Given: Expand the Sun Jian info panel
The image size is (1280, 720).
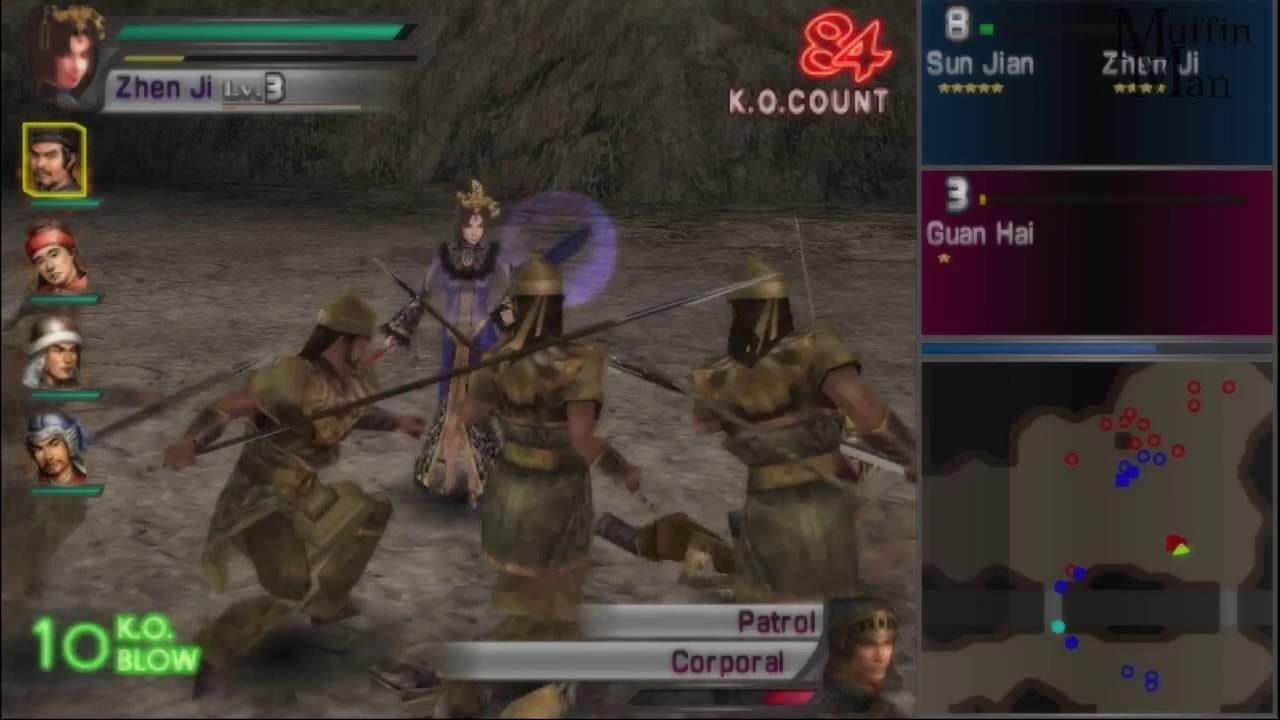Looking at the screenshot, I should 1095,80.
